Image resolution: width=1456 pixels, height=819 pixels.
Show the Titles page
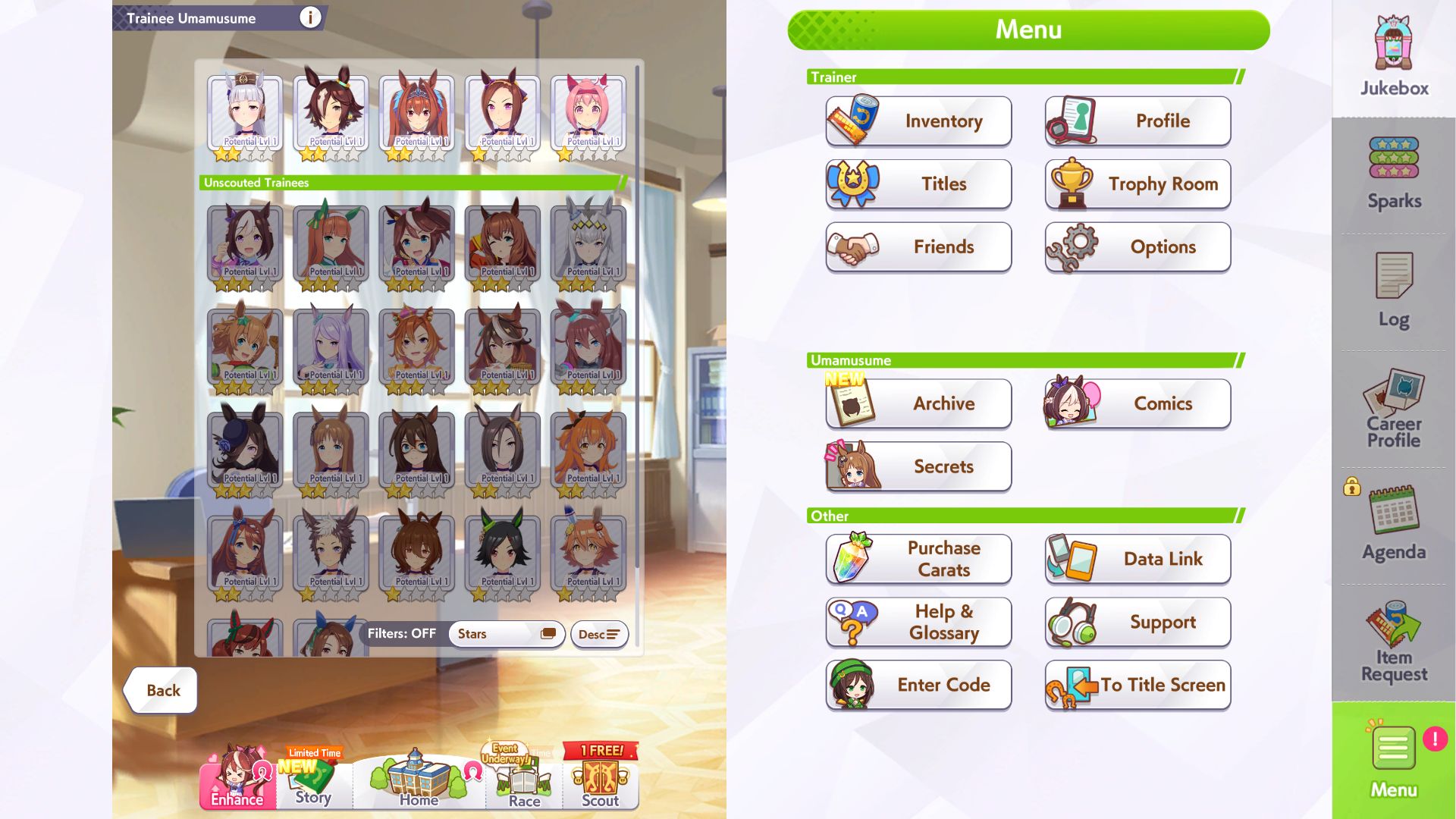918,184
